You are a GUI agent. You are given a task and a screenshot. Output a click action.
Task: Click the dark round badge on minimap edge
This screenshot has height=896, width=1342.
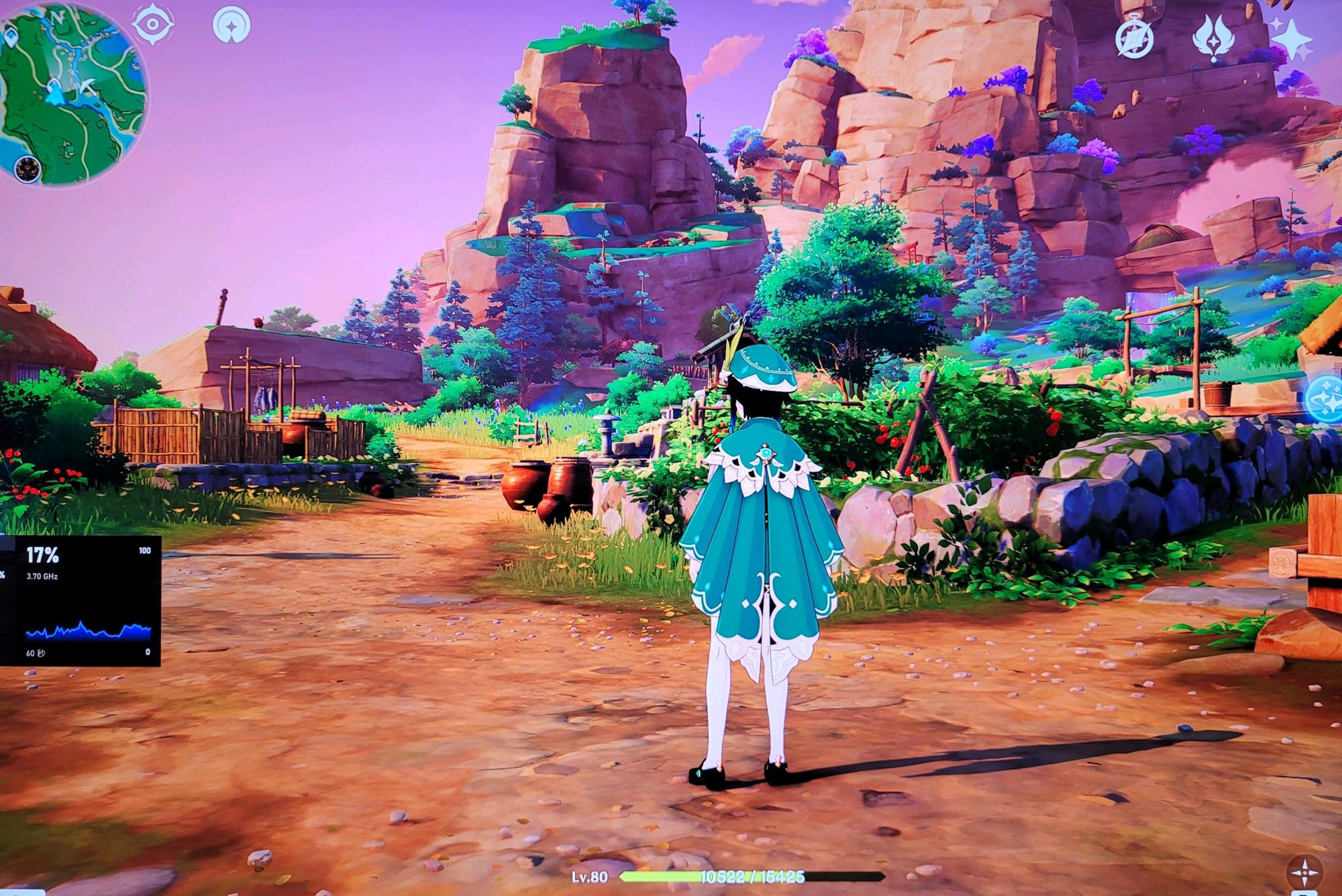click(28, 167)
